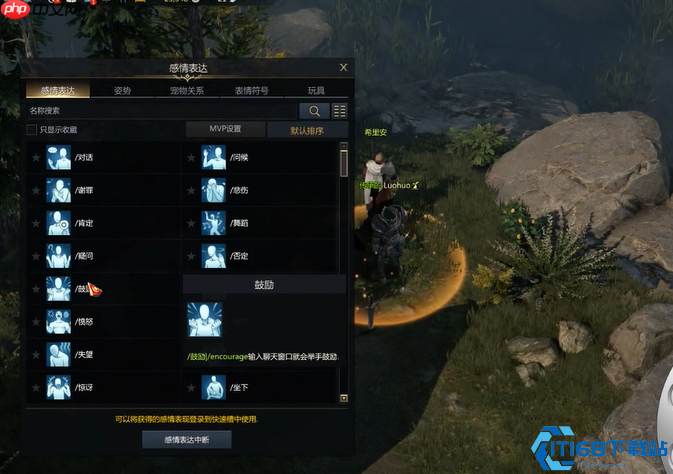This screenshot has width=673, height=474.
Task: Open the 宠物关系 tab
Action: click(186, 90)
